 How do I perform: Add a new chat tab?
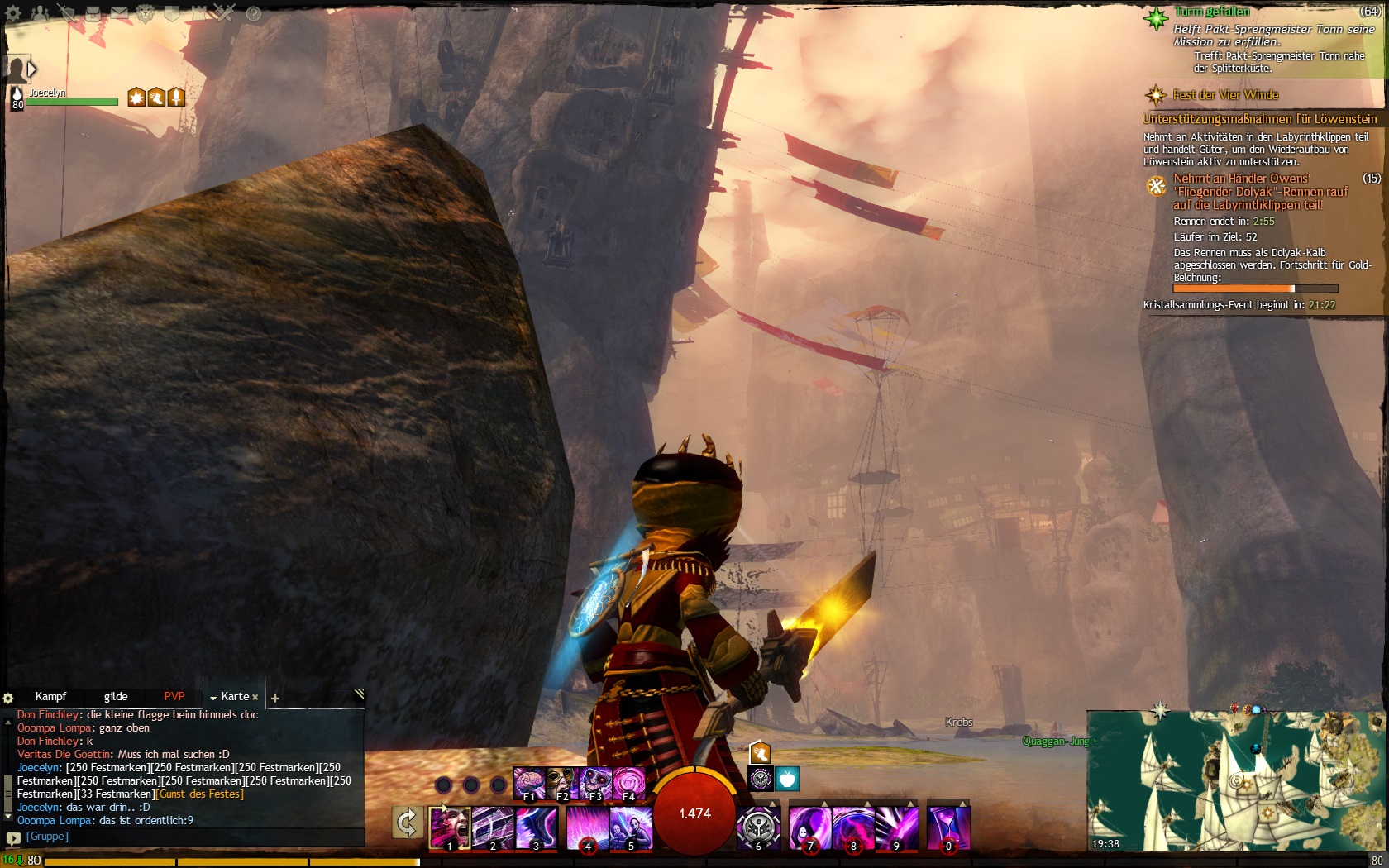275,699
